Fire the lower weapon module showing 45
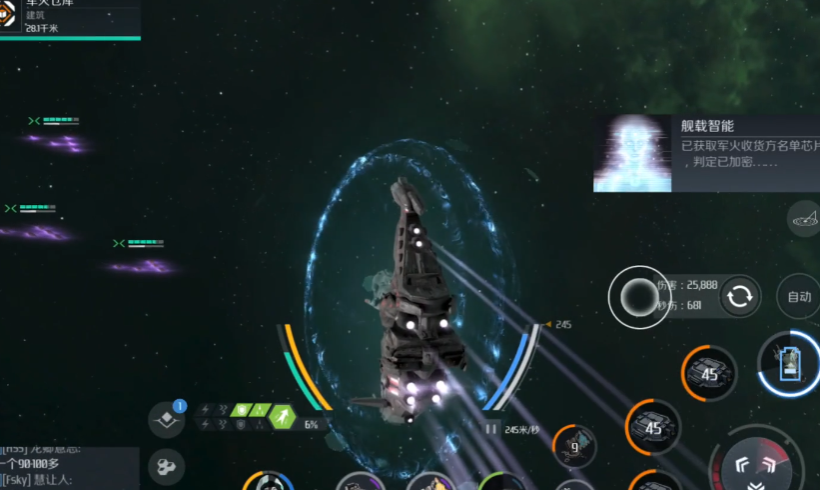The width and height of the screenshot is (820, 490). pos(654,428)
